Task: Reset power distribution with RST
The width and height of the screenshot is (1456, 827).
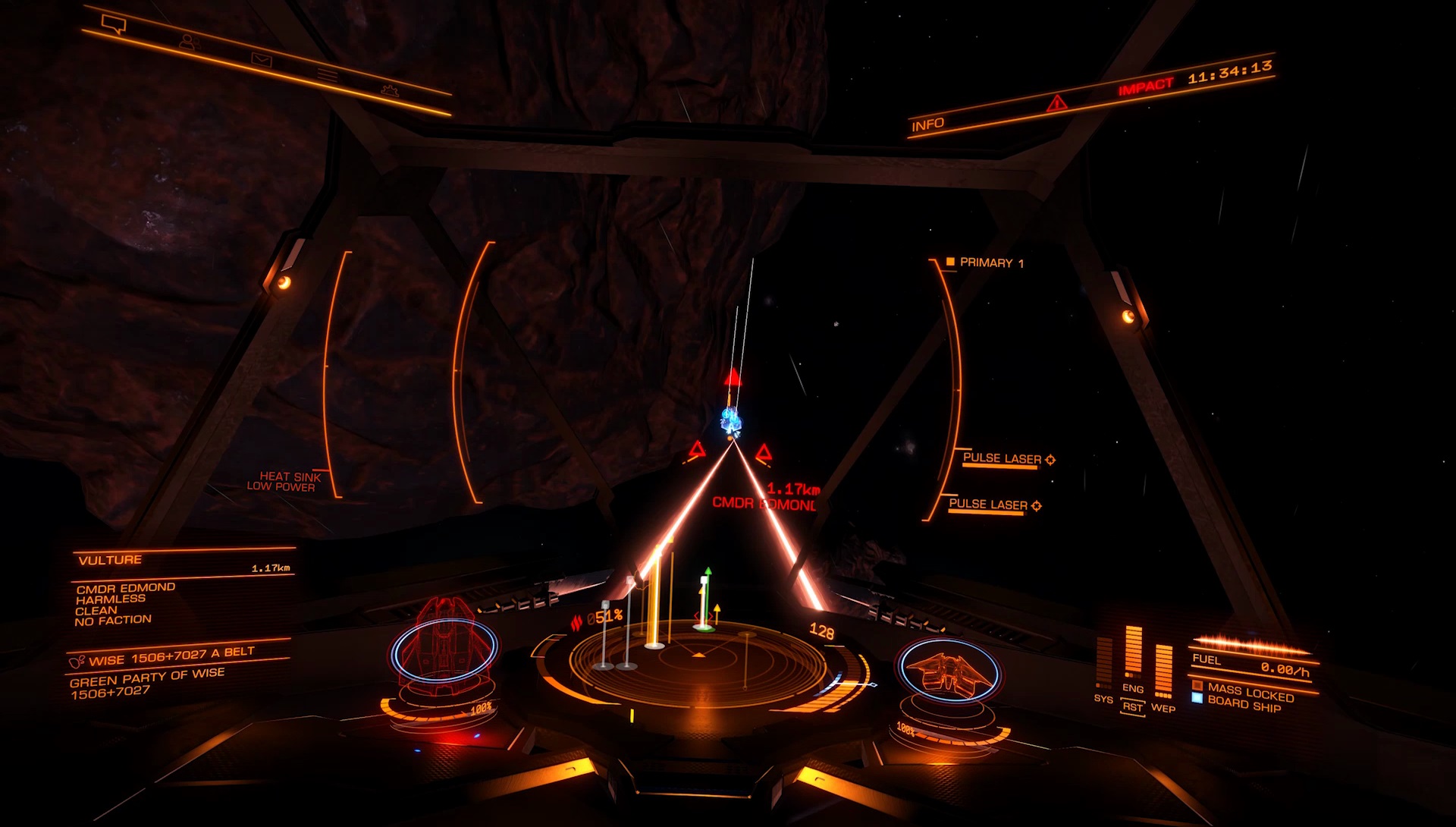Action: (1132, 707)
